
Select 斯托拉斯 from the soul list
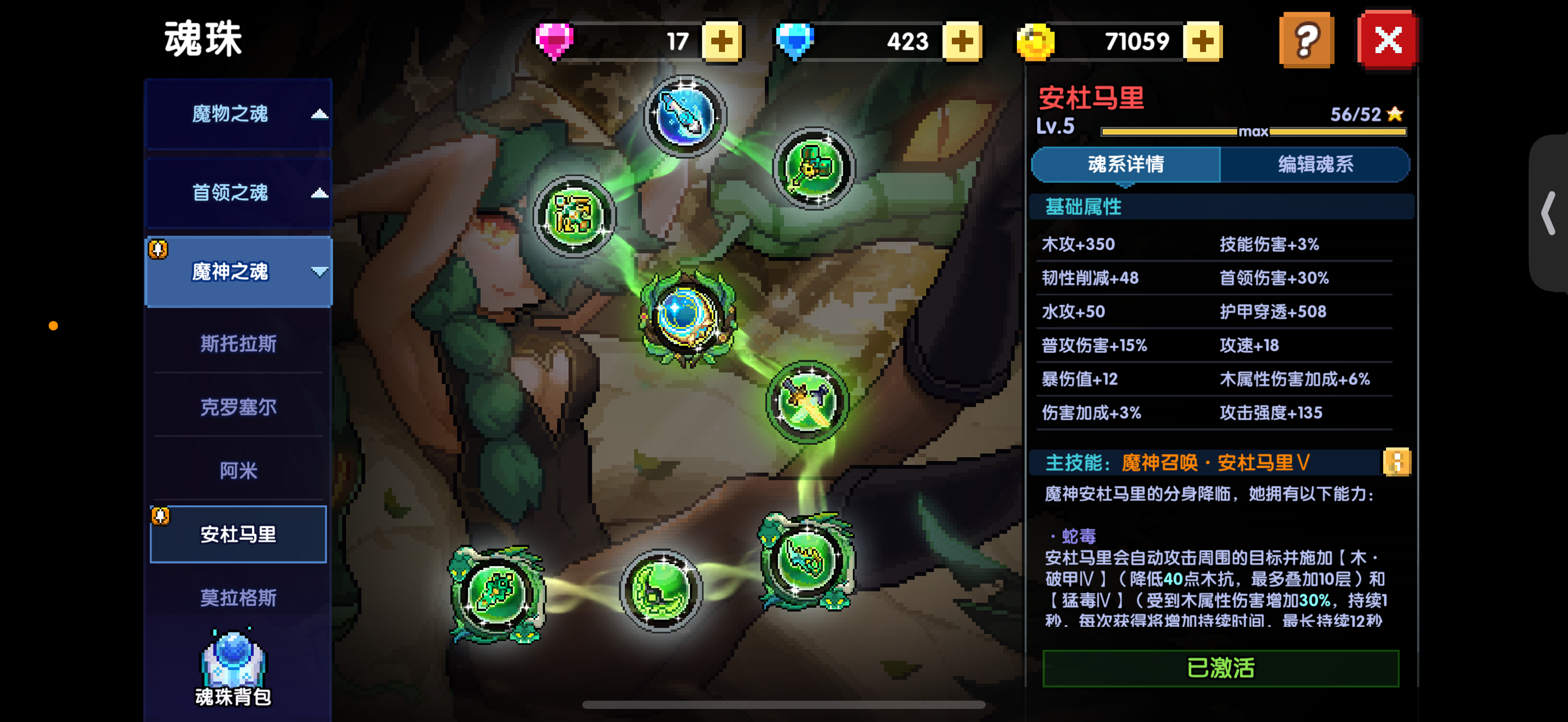point(237,344)
